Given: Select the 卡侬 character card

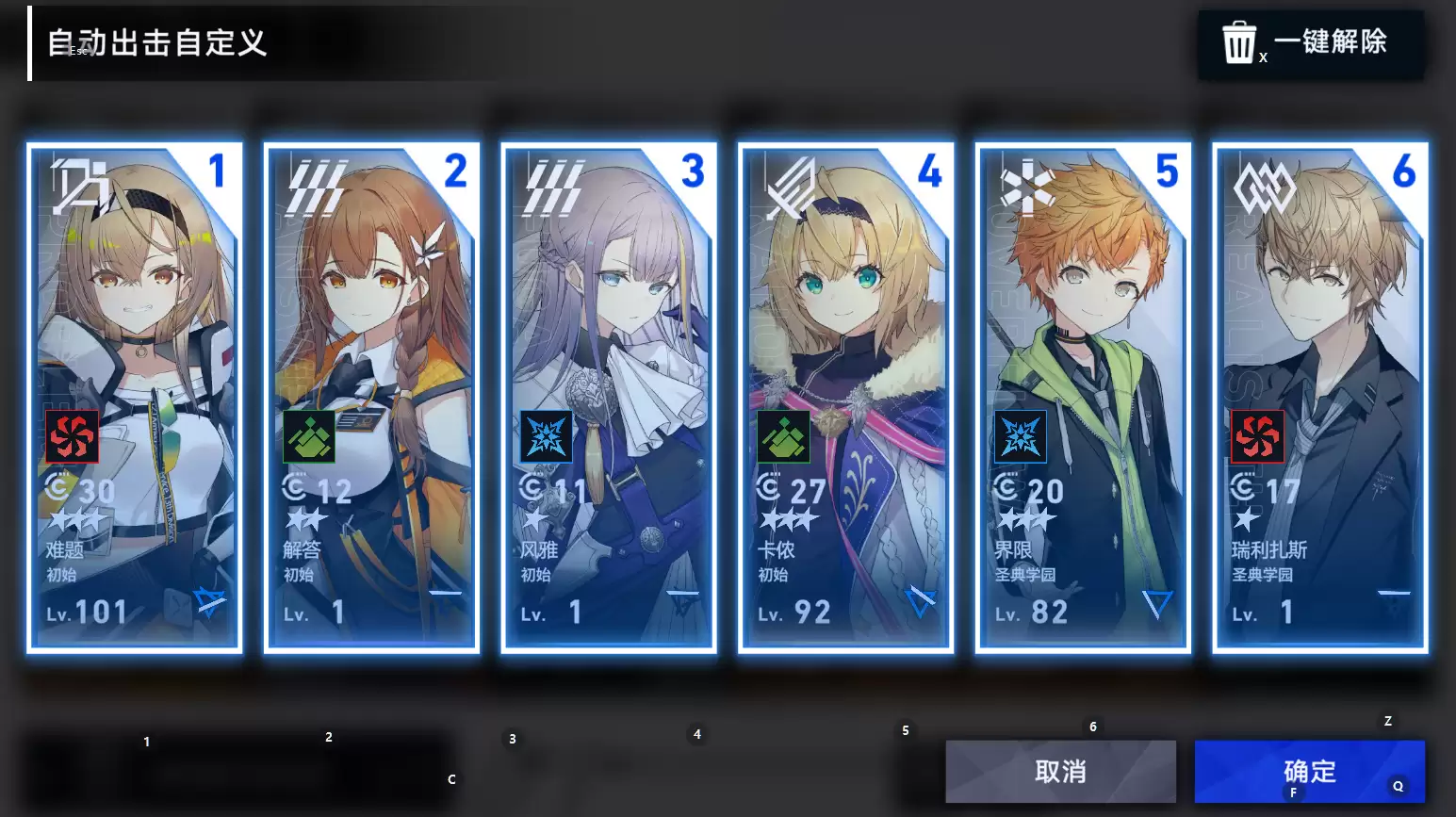Looking at the screenshot, I should [846, 397].
